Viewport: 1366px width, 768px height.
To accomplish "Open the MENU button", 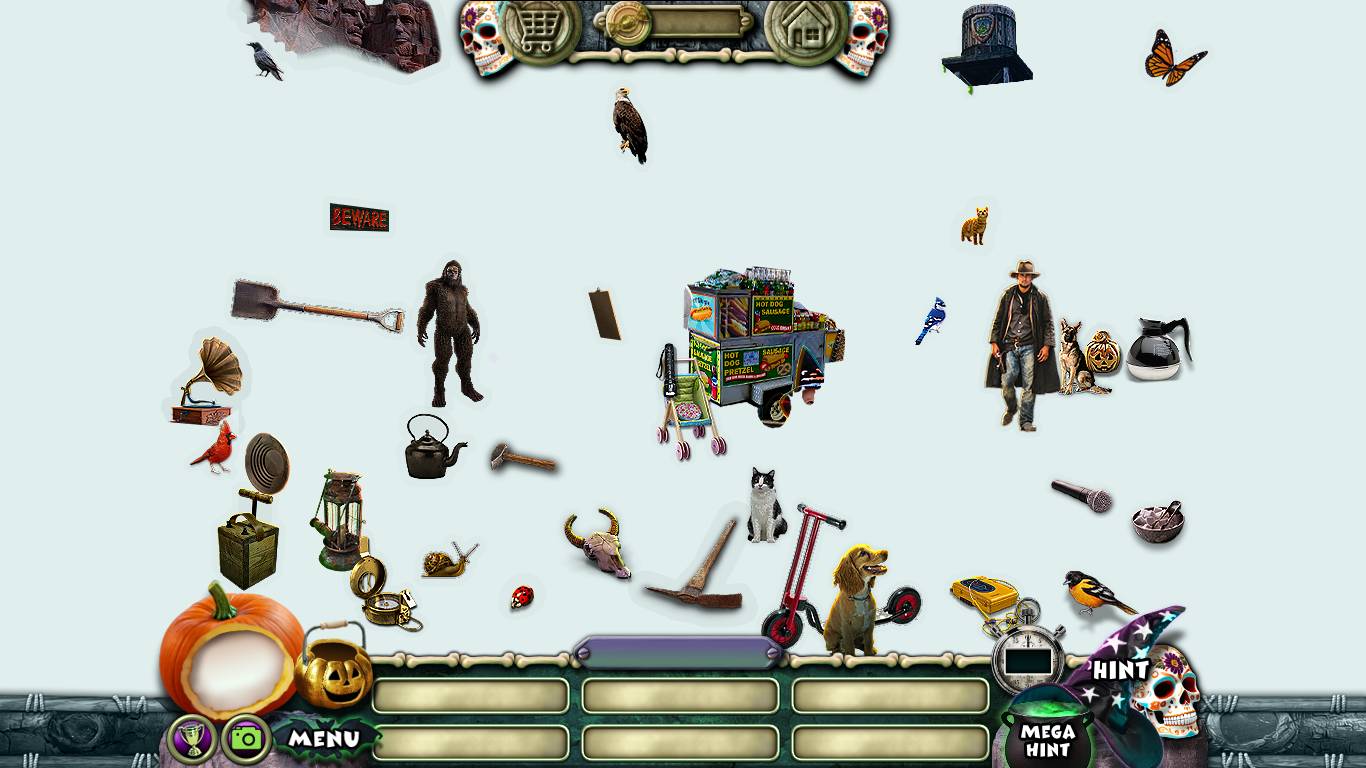I will point(325,740).
